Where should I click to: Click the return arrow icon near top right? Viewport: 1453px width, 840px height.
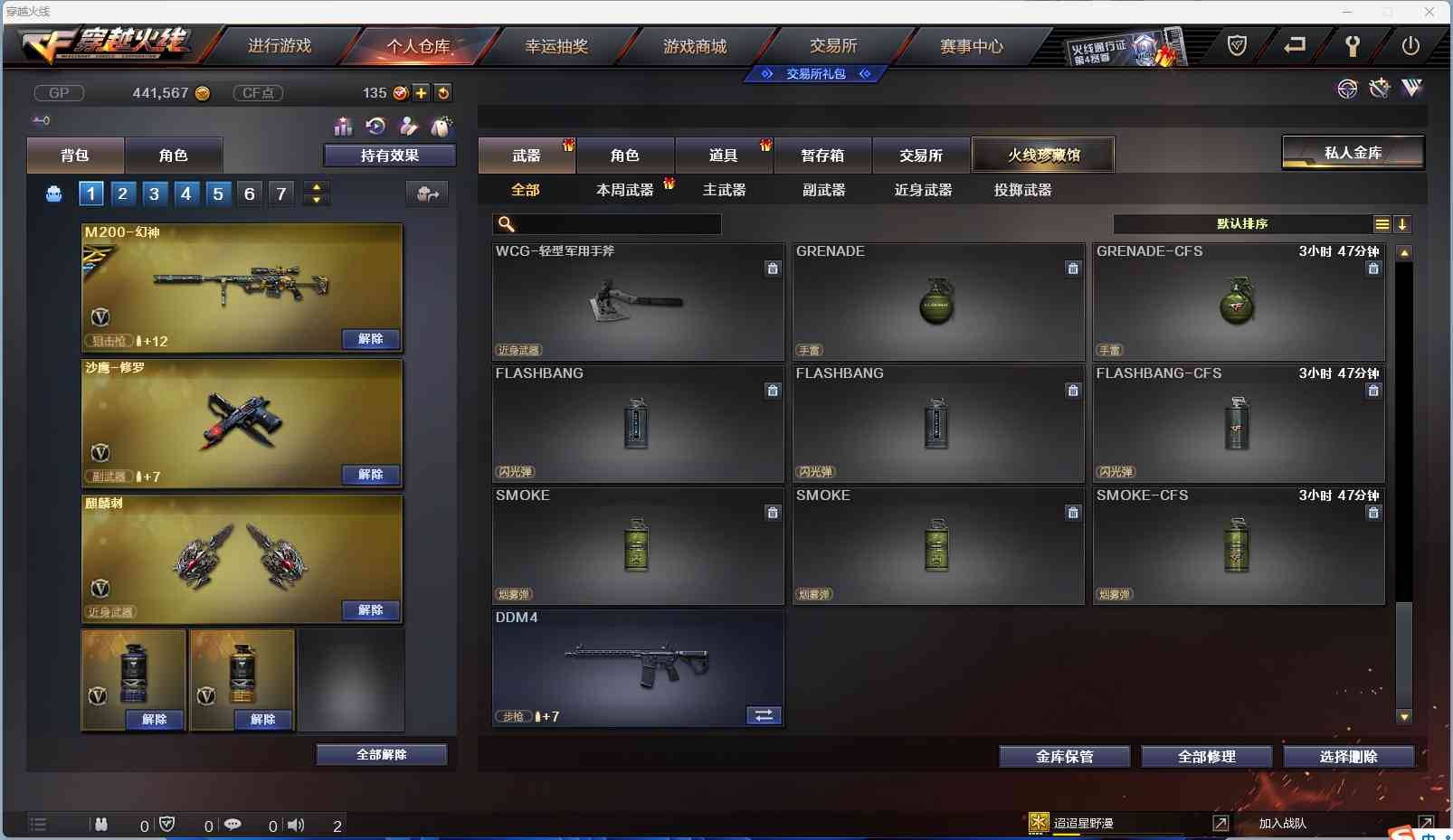[1296, 45]
